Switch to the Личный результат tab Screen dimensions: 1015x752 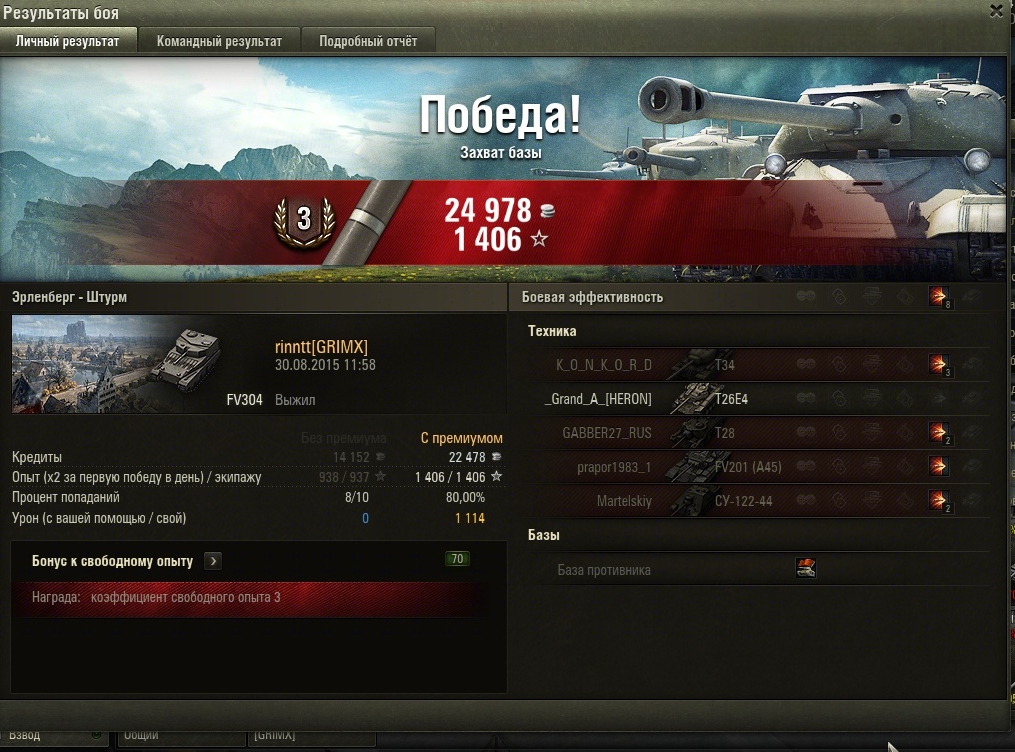(x=67, y=41)
